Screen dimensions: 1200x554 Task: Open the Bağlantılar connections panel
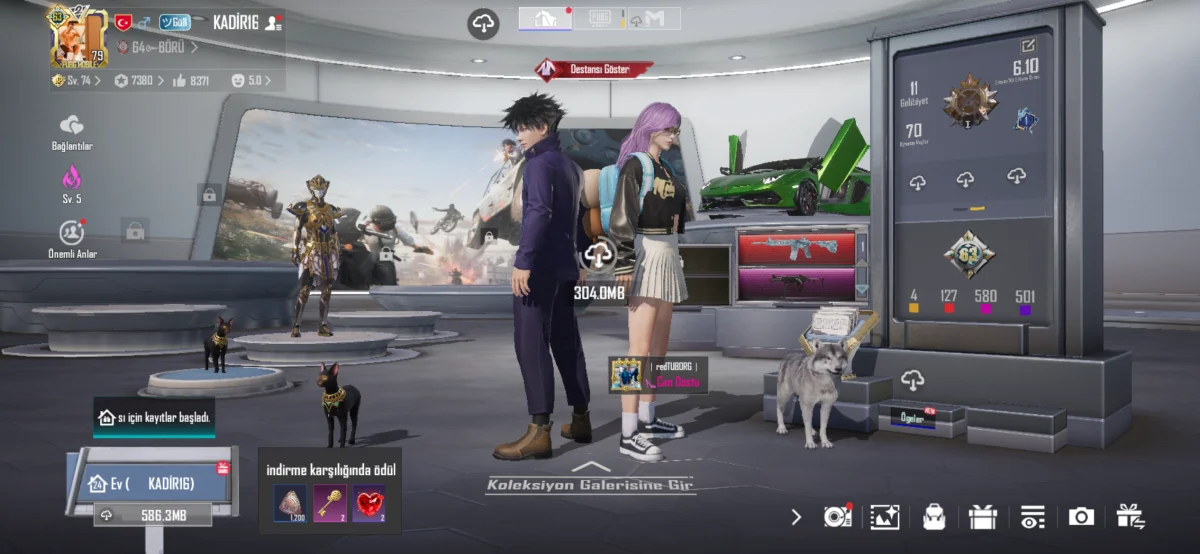(x=72, y=131)
